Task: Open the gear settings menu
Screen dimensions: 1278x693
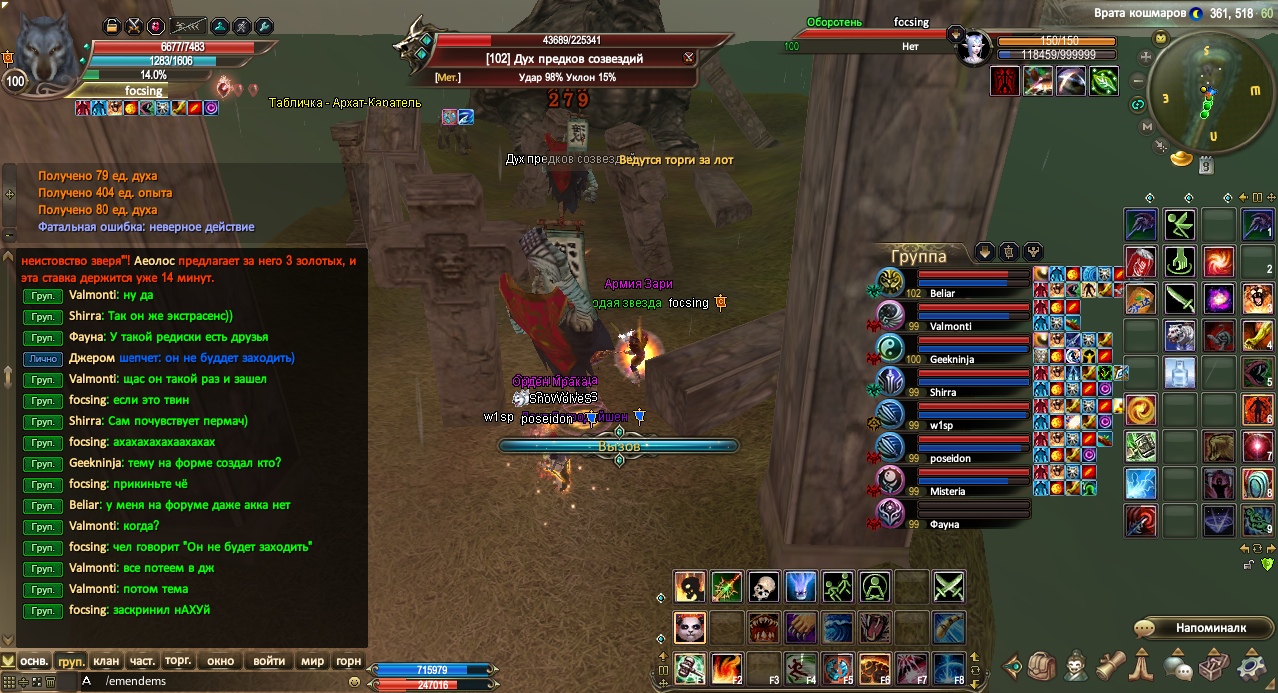Action: click(x=1252, y=666)
